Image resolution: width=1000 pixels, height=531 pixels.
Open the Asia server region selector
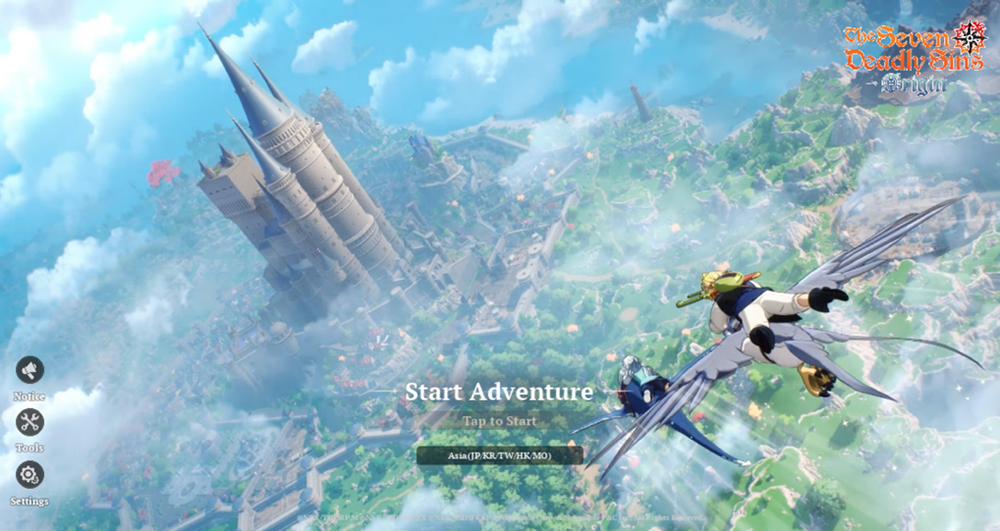point(499,456)
